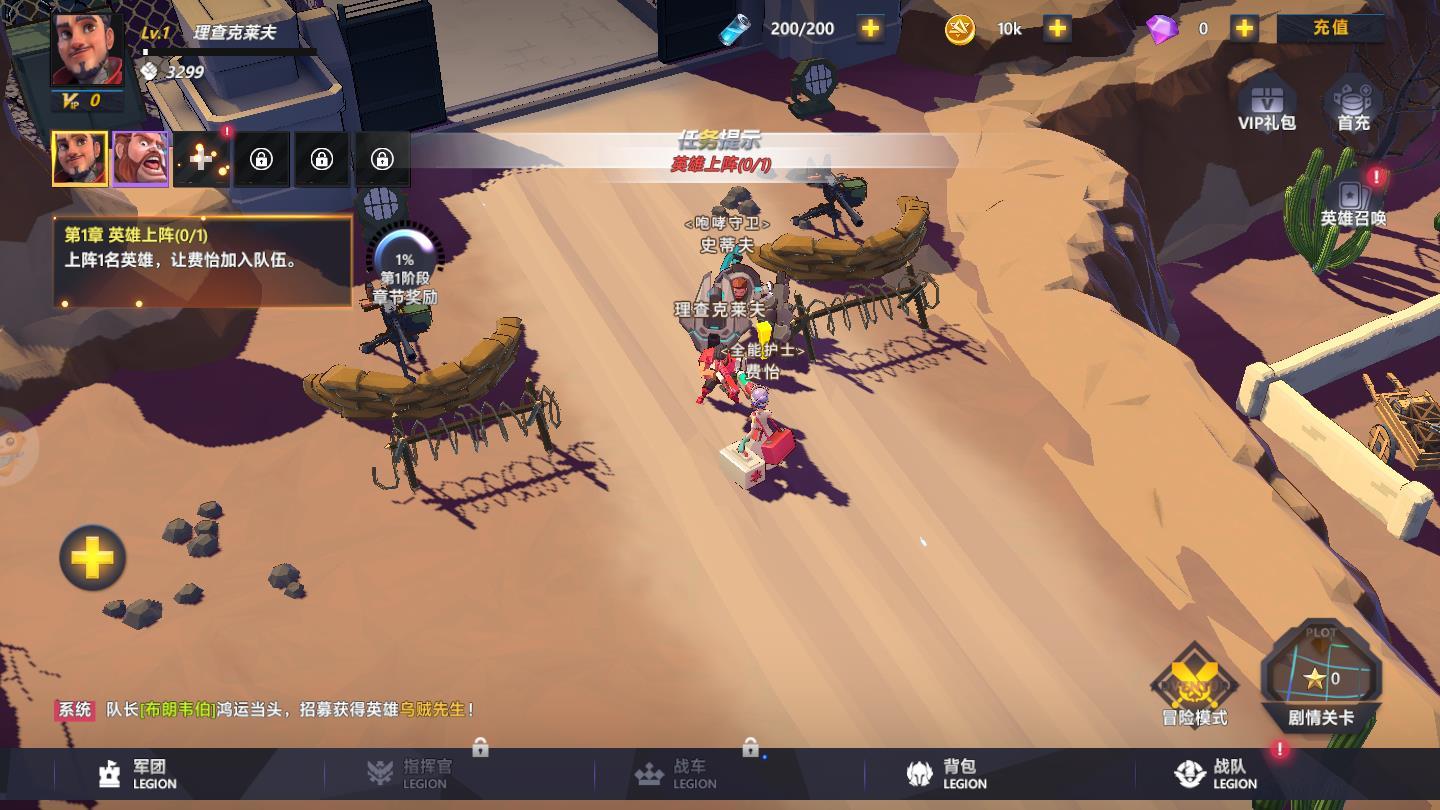Open the 充值 recharge shop
This screenshot has height=810, width=1440.
coord(1330,28)
